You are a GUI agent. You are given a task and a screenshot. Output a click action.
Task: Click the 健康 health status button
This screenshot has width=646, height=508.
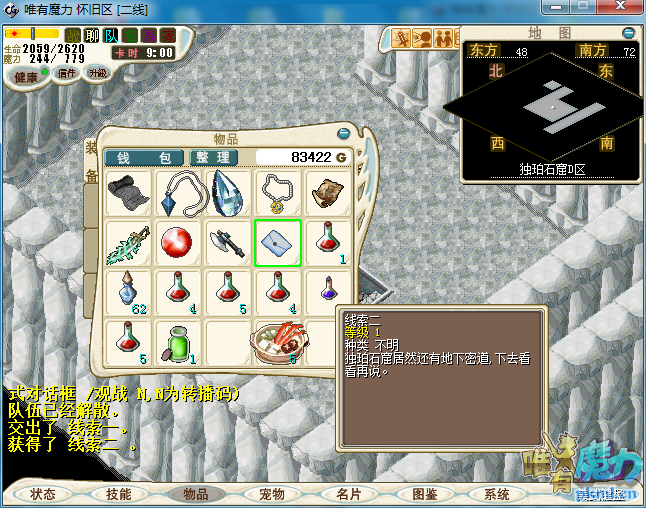click(x=26, y=78)
